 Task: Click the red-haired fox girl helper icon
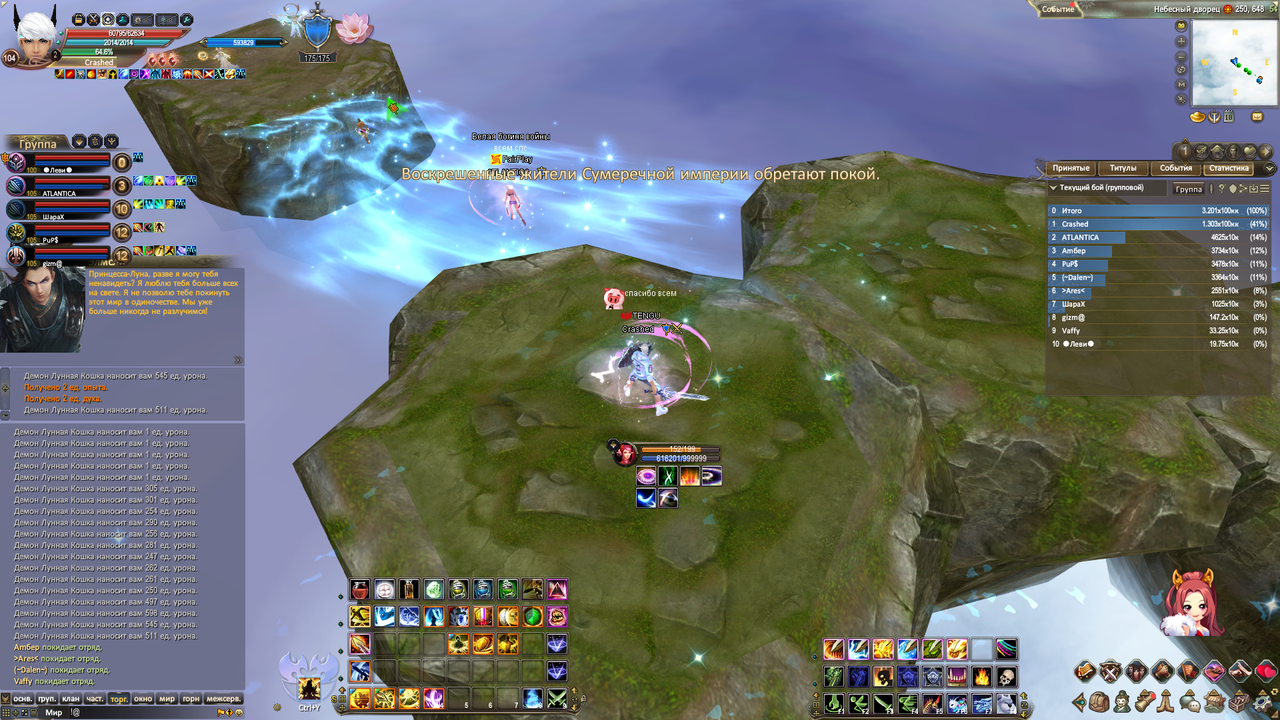point(1191,603)
